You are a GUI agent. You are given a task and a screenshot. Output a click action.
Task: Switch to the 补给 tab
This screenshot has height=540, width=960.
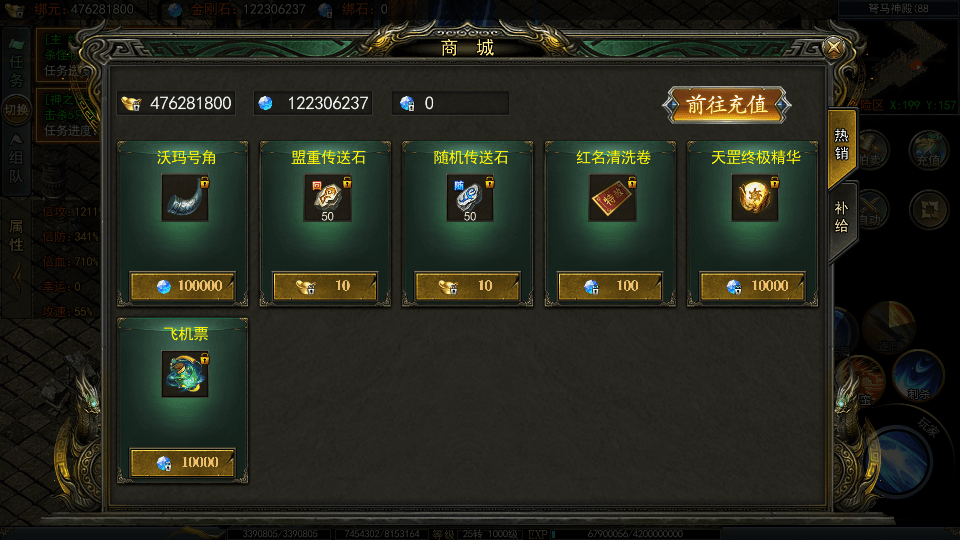841,218
